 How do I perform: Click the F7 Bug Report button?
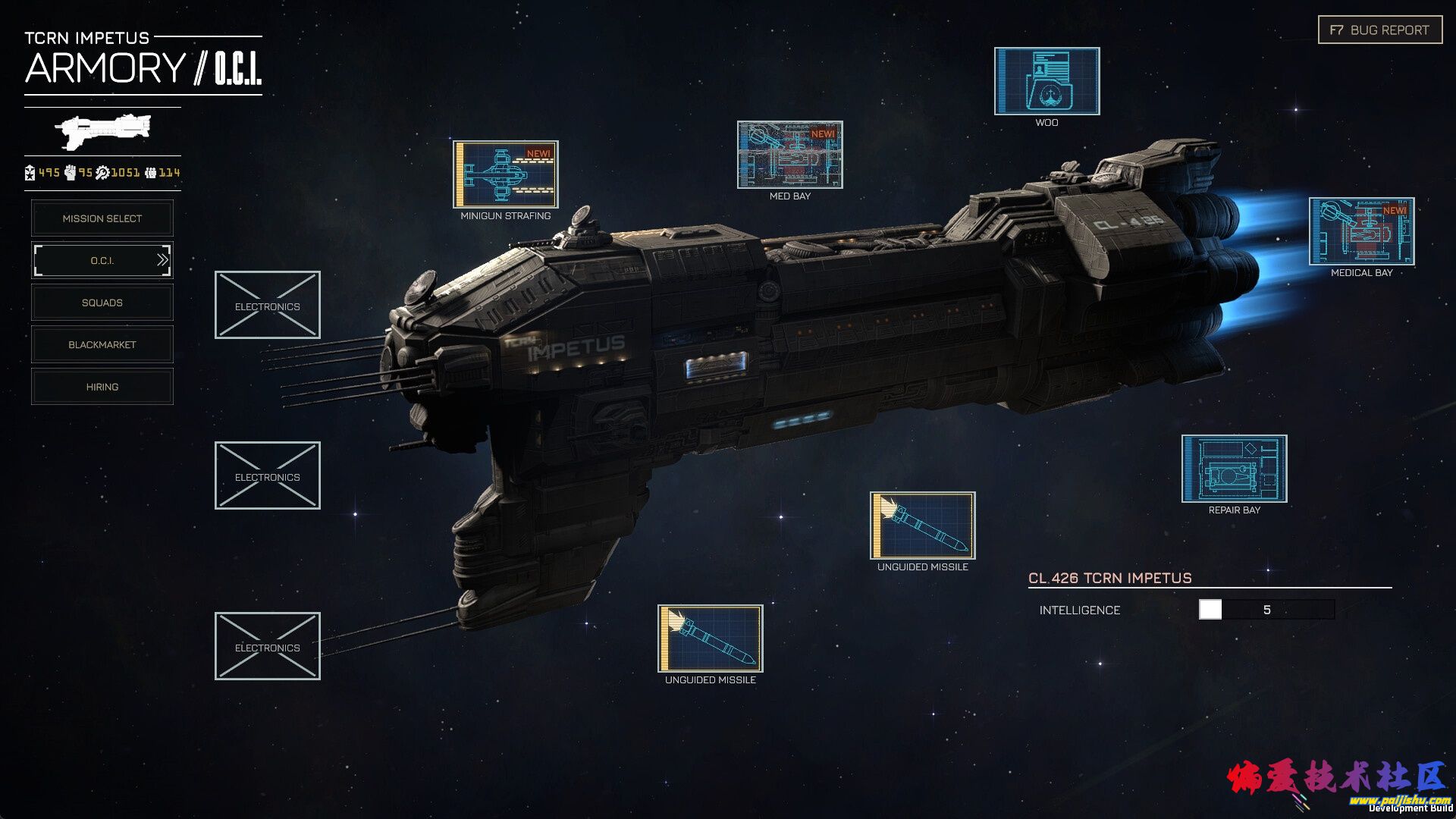pos(1379,30)
